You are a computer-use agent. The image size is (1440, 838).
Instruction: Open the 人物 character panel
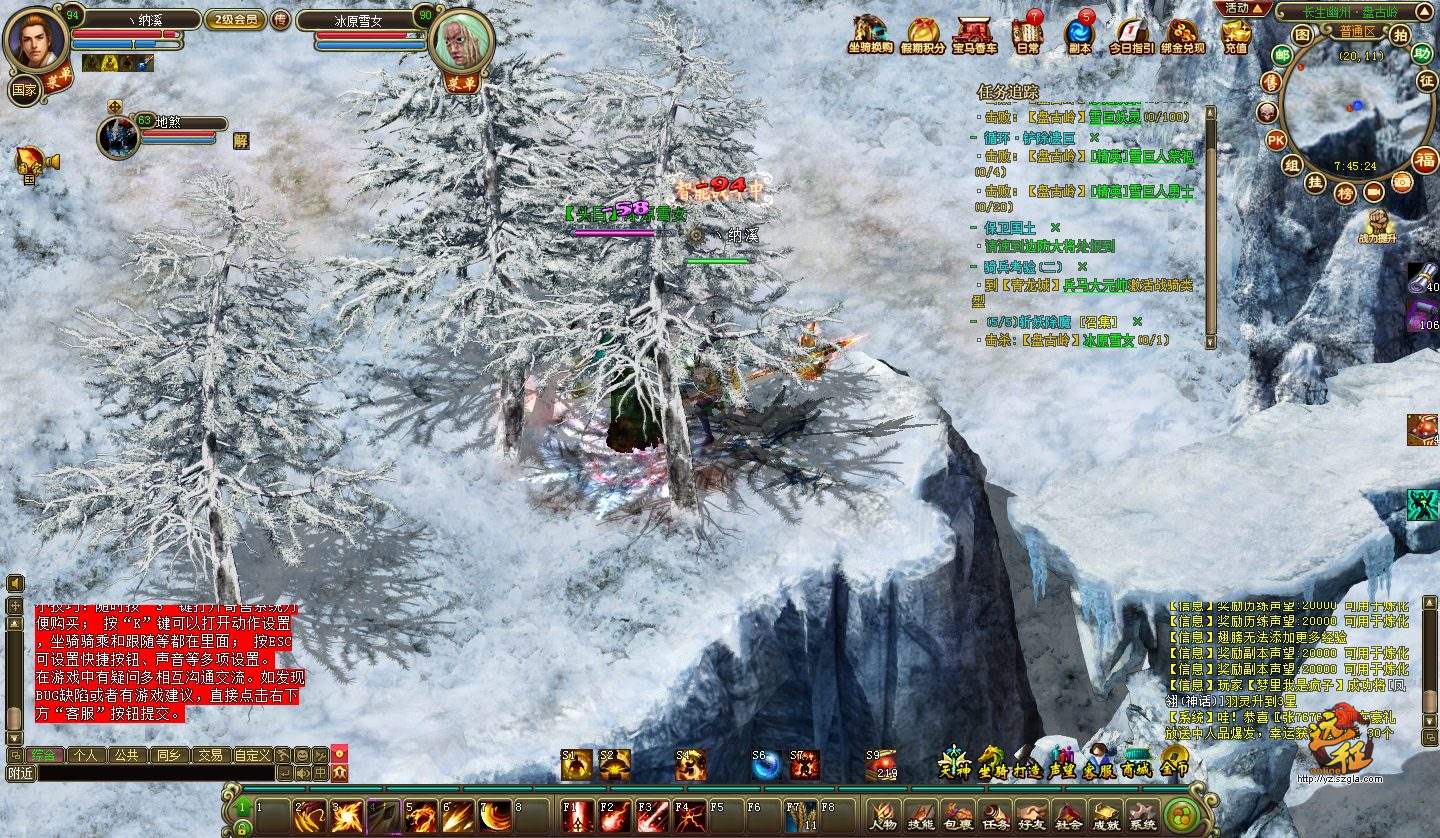point(883,816)
